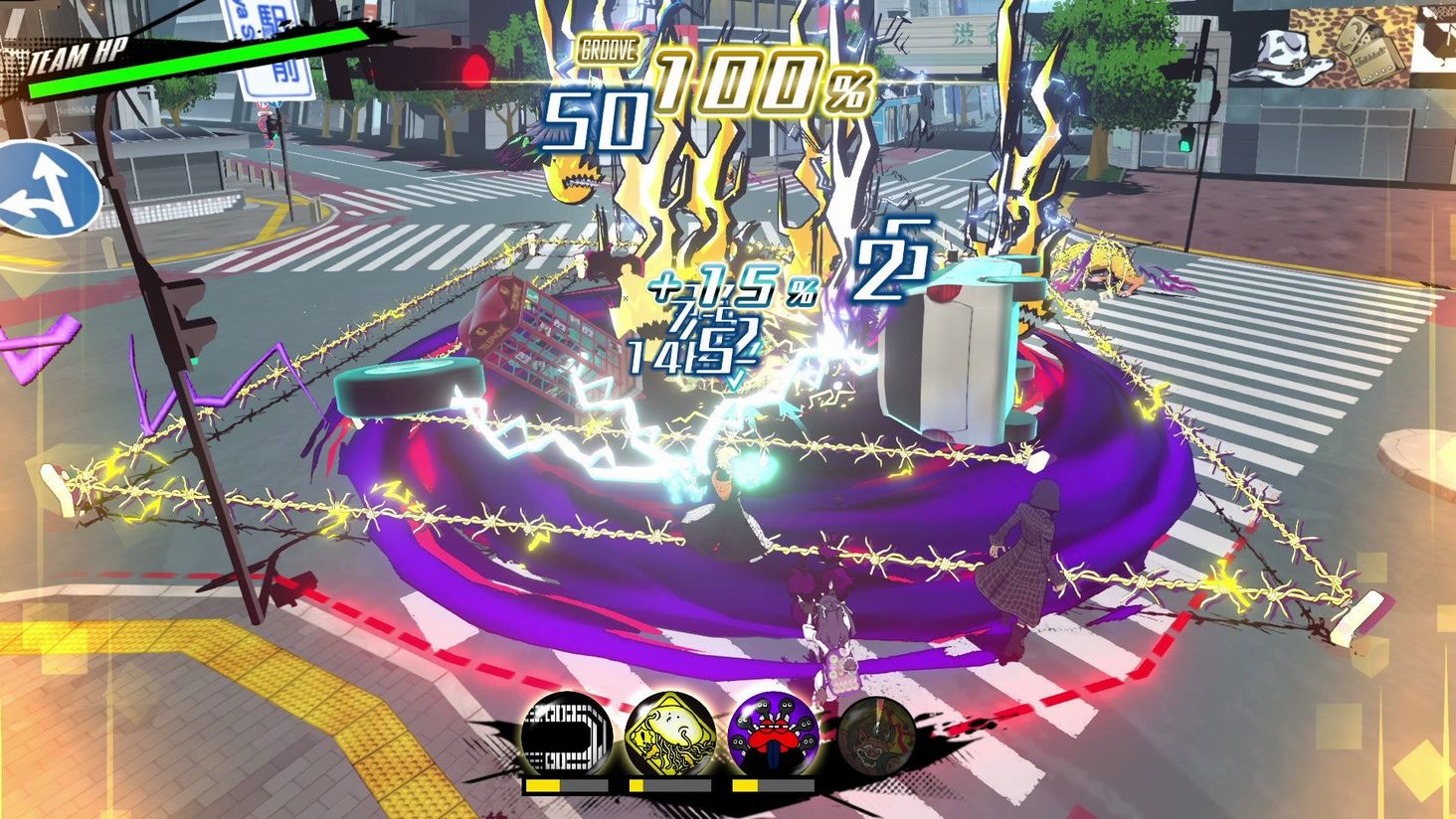Select the dimmed dragon-face pin

[876, 737]
